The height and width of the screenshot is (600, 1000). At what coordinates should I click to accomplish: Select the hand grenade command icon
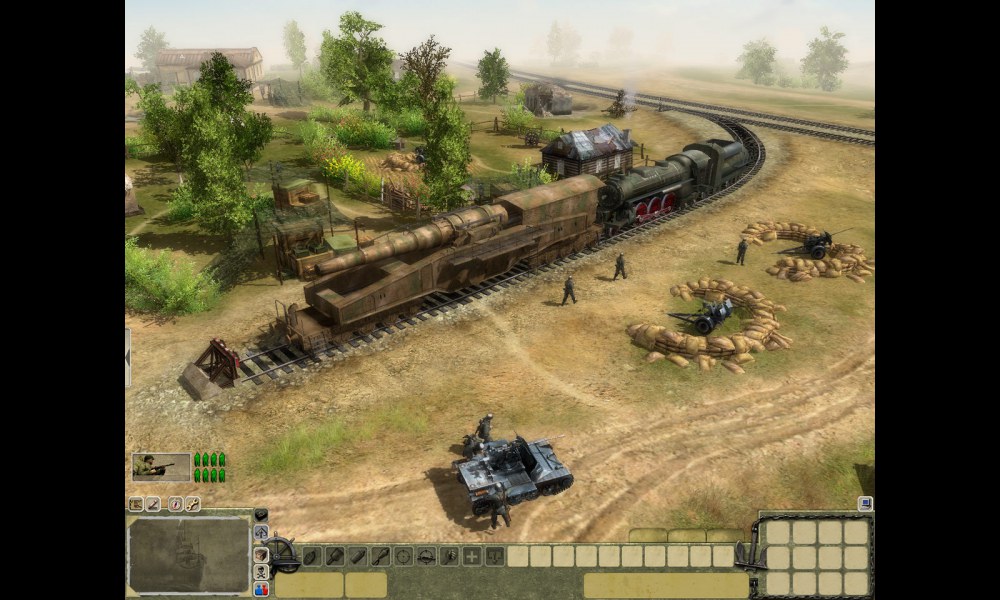point(310,556)
